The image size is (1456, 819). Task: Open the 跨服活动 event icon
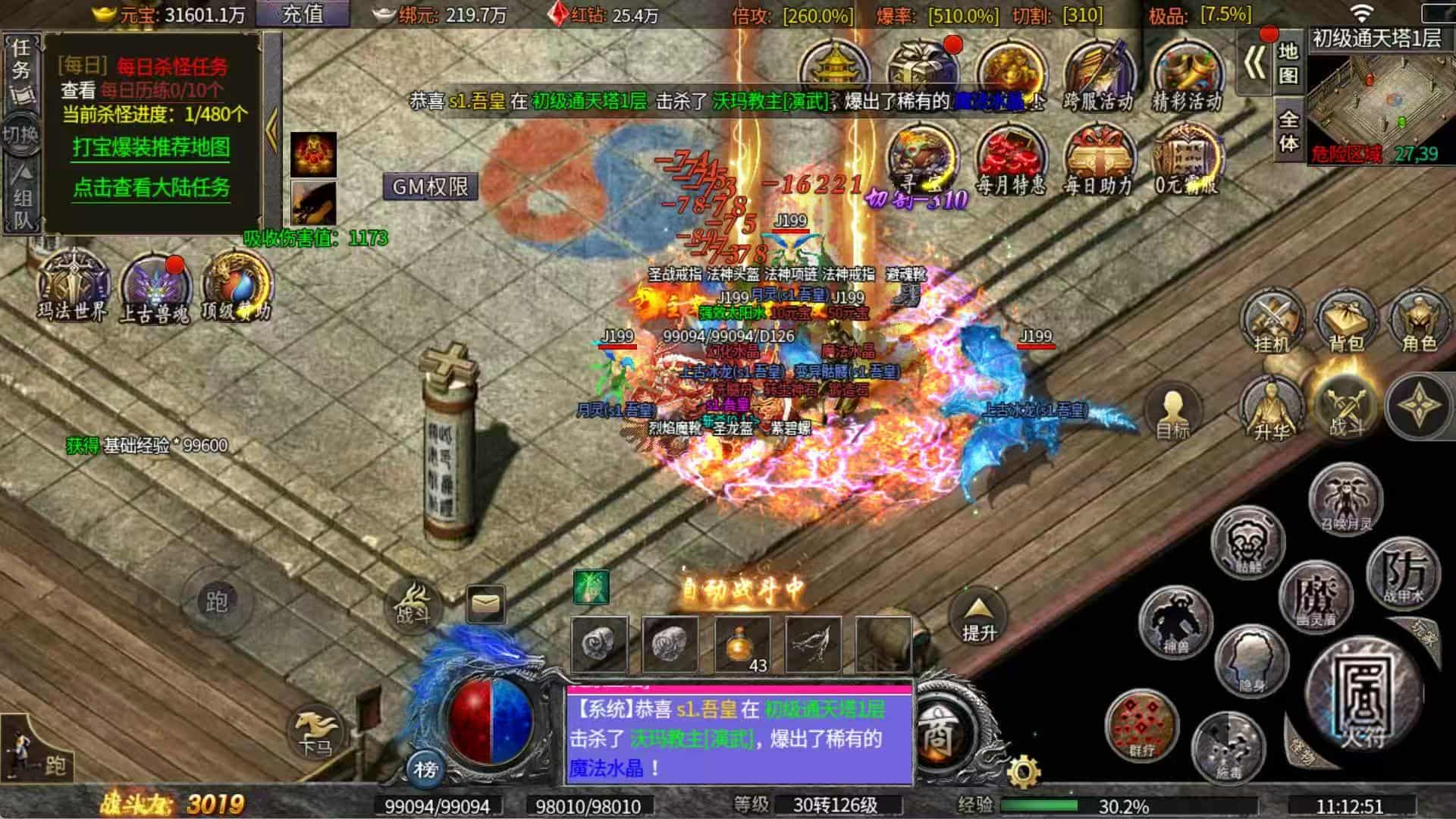[1098, 76]
